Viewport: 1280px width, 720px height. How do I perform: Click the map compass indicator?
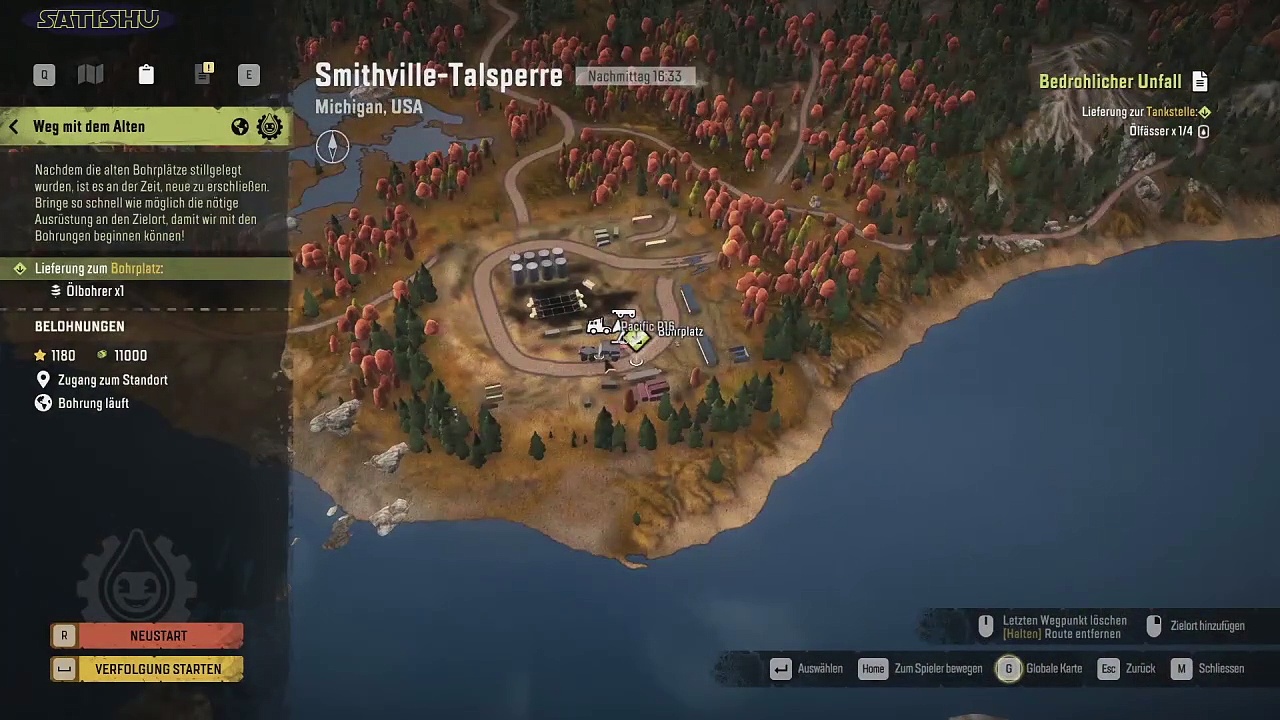(x=332, y=147)
